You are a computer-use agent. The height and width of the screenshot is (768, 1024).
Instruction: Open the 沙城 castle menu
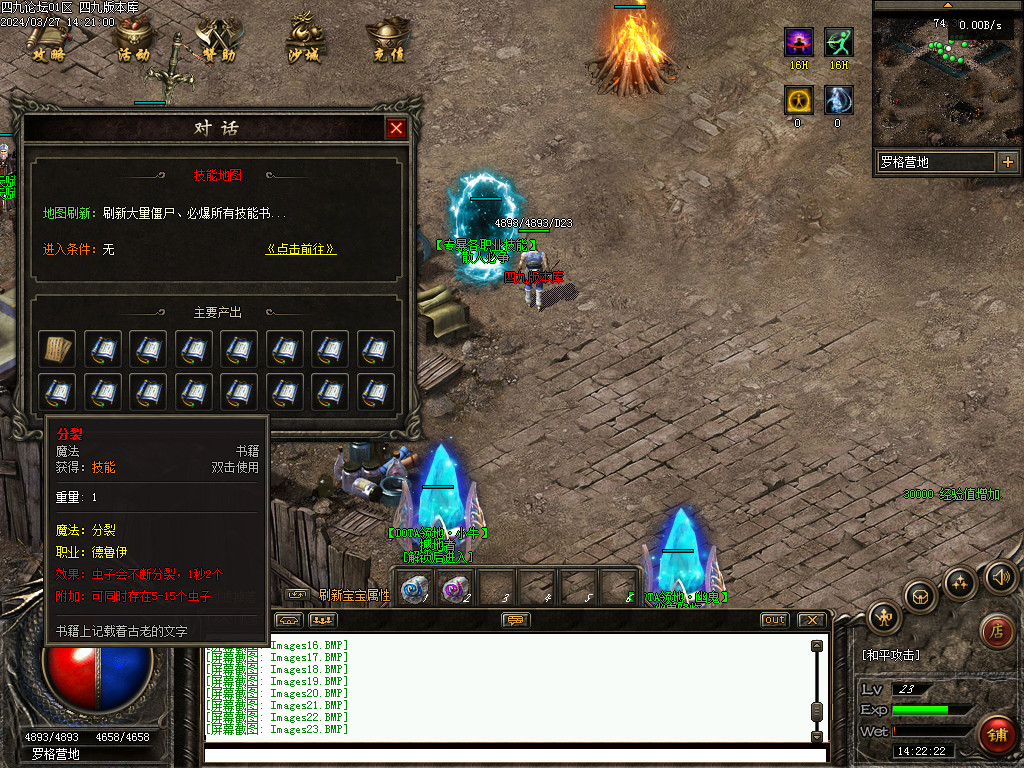pos(303,41)
